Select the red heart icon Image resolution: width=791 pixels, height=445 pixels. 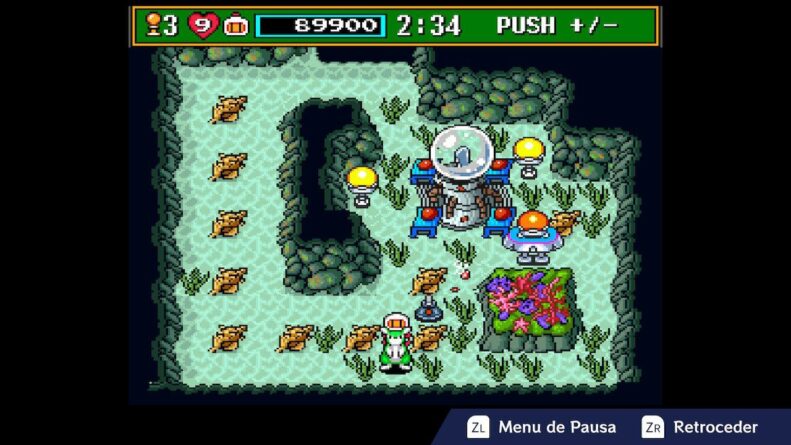(202, 25)
